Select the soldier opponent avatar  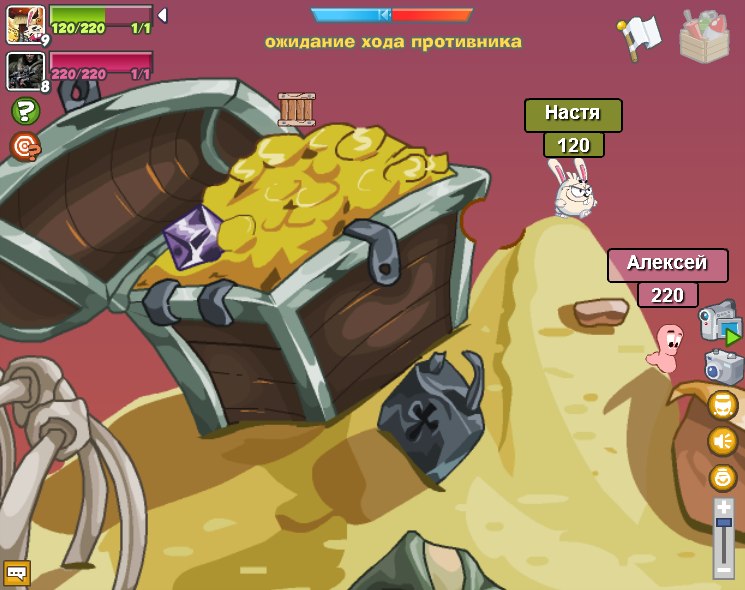coord(25,71)
